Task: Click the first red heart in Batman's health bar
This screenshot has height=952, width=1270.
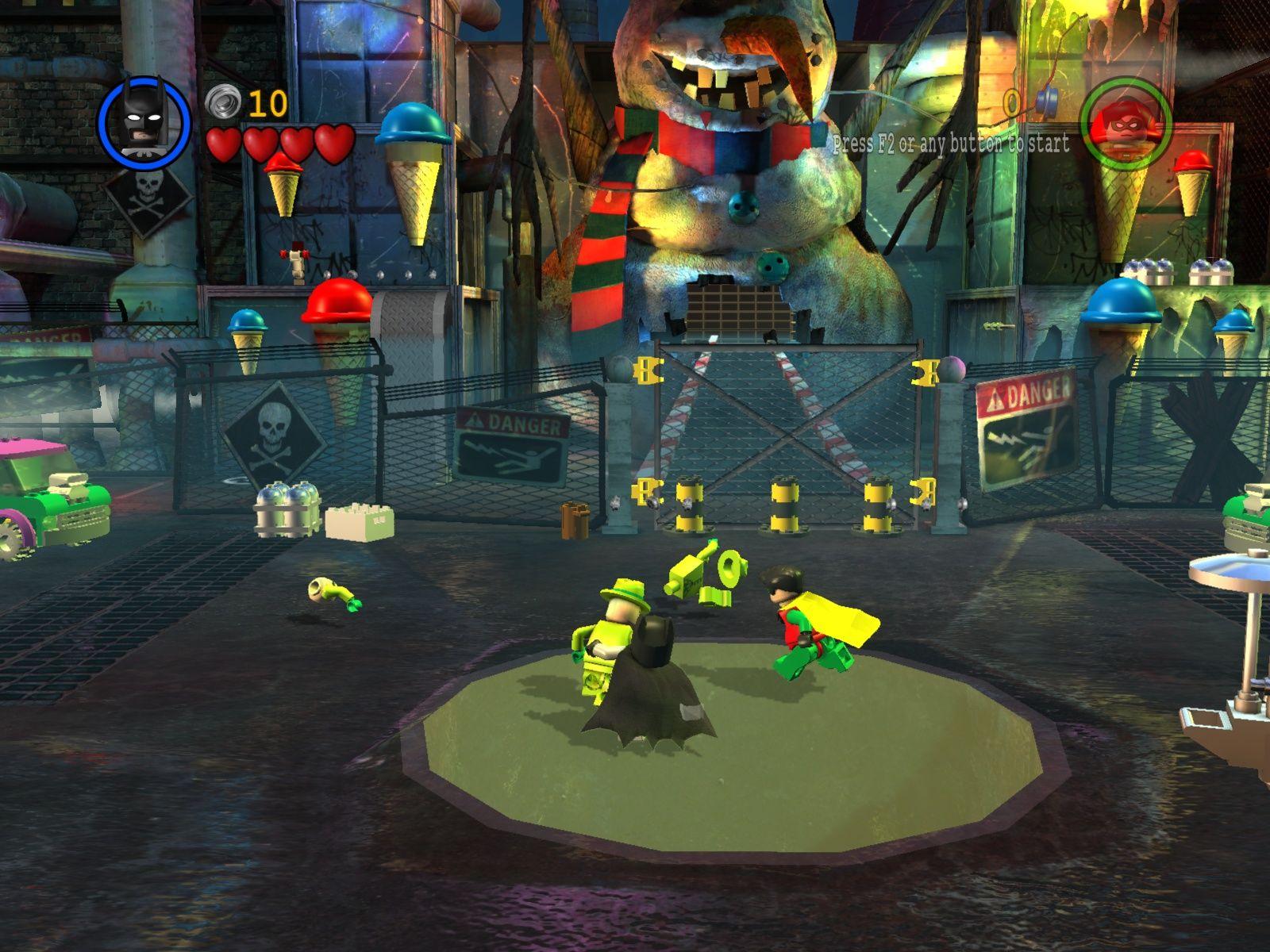Action: coord(224,141)
